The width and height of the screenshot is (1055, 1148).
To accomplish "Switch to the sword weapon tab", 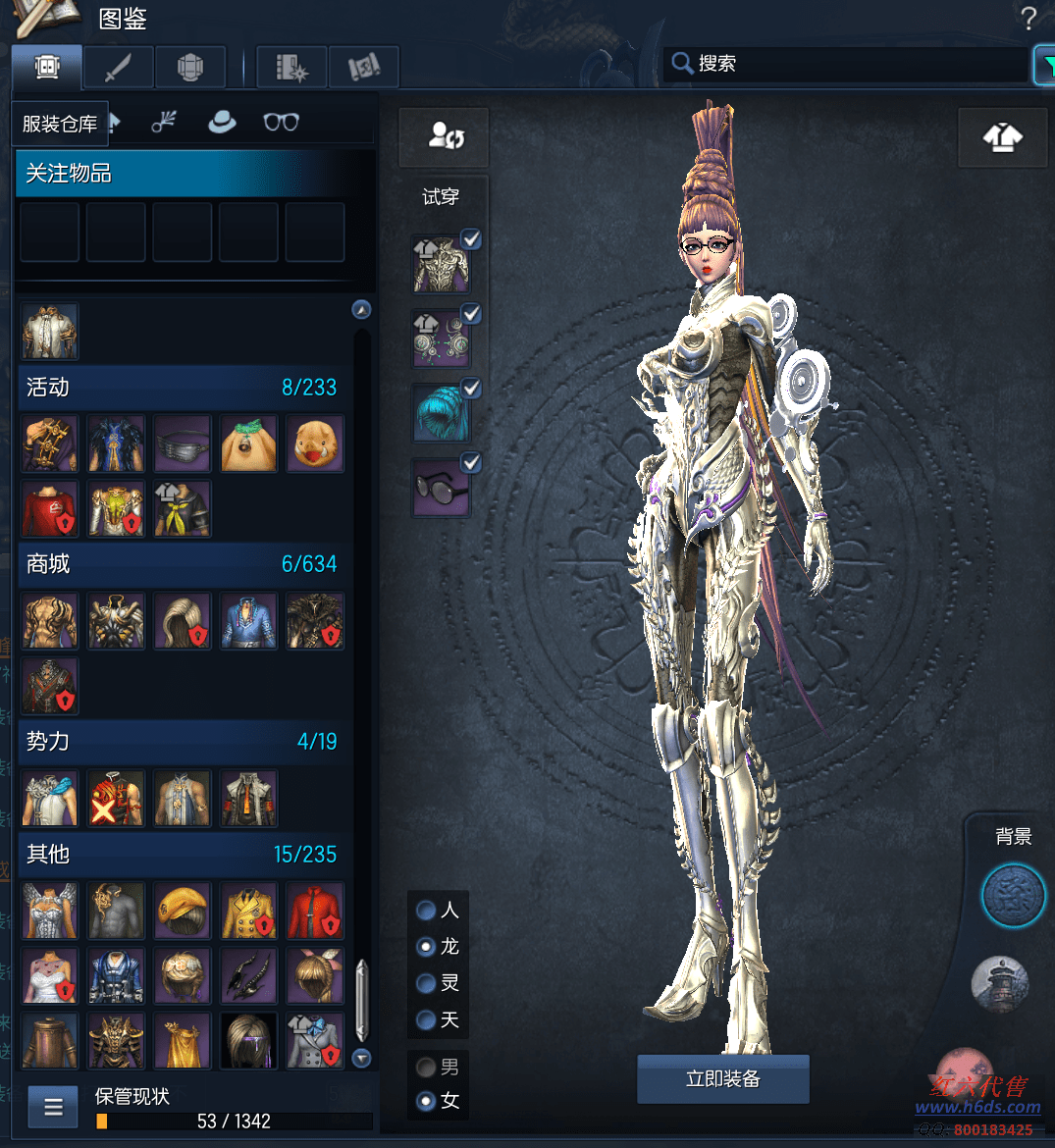I will tap(118, 68).
